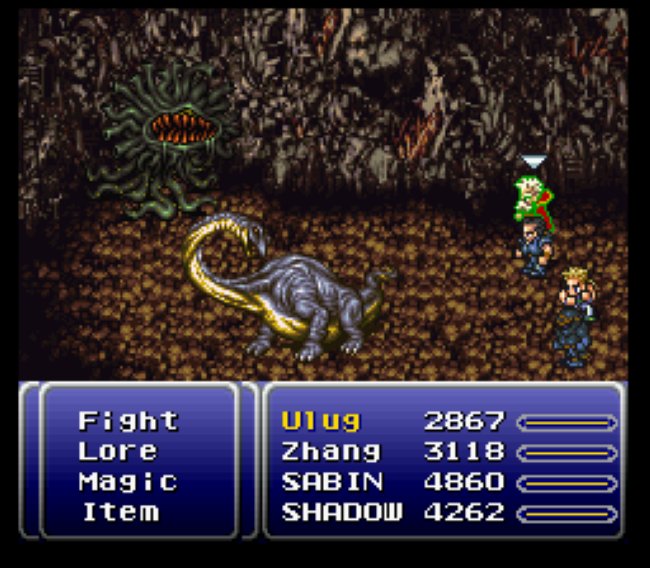The height and width of the screenshot is (568, 650).
Task: Open the Magic command list
Action: [x=128, y=481]
